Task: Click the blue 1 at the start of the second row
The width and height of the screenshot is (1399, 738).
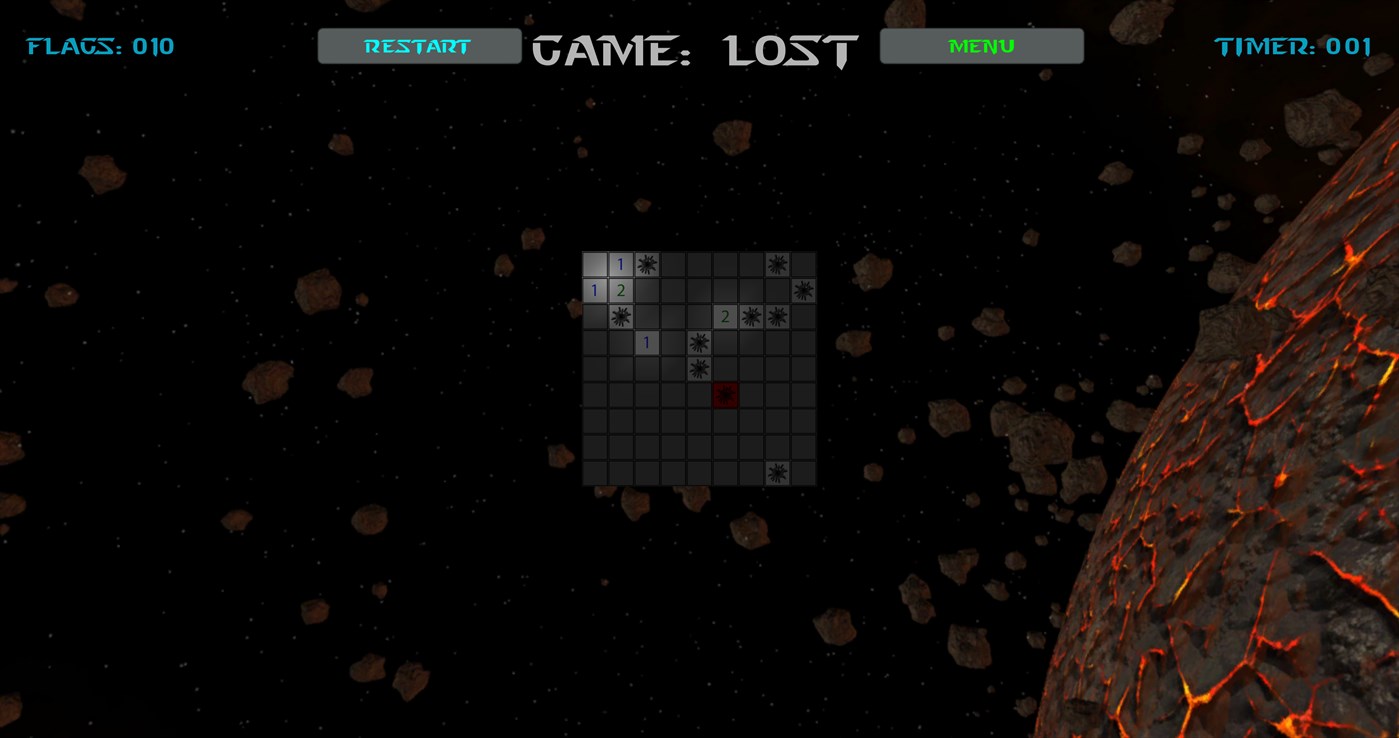Action: 595,290
